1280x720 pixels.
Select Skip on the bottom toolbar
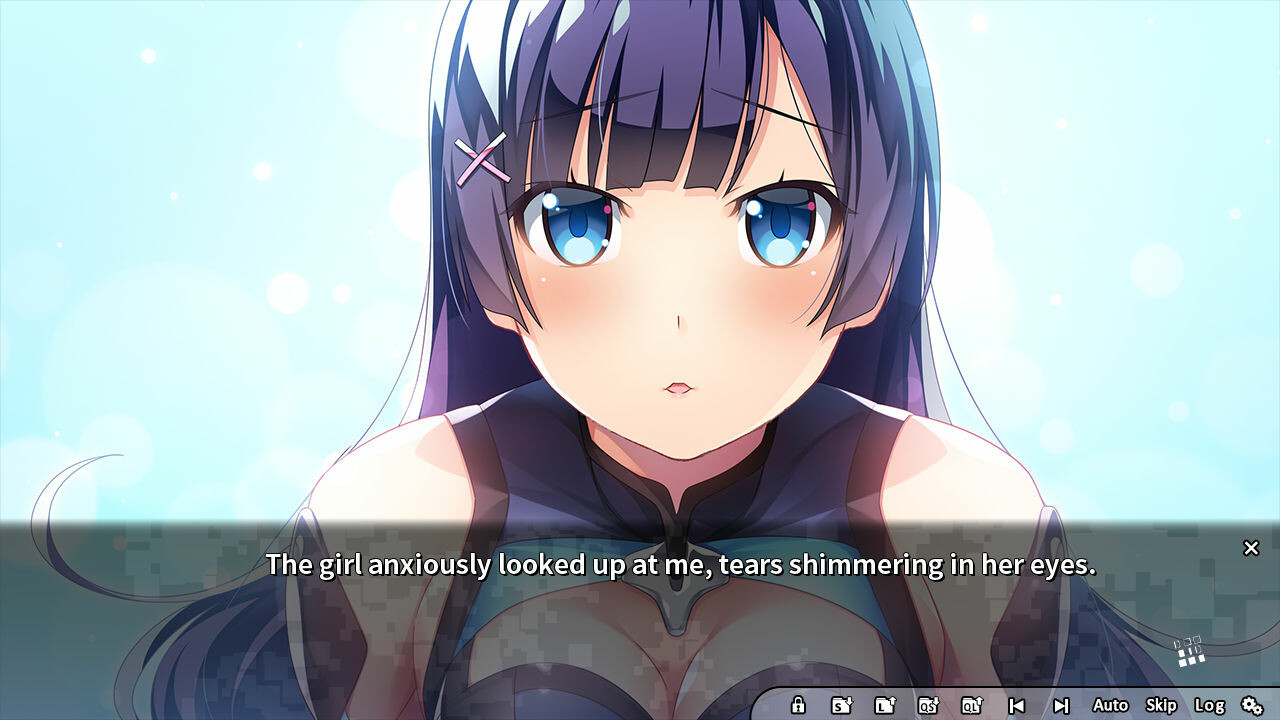(1160, 705)
